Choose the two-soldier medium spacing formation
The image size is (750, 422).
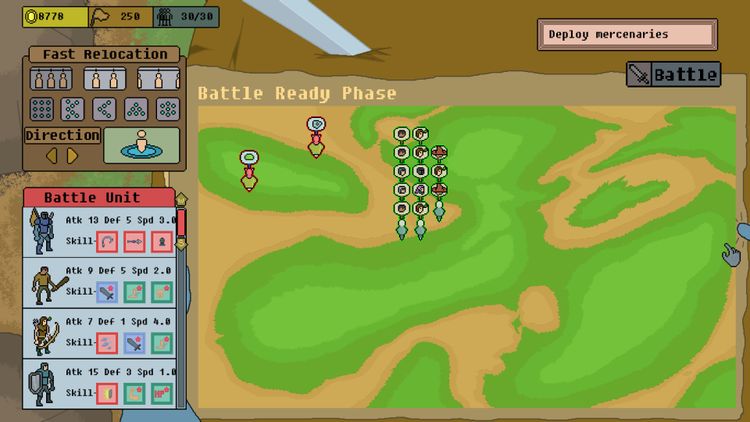click(x=104, y=79)
